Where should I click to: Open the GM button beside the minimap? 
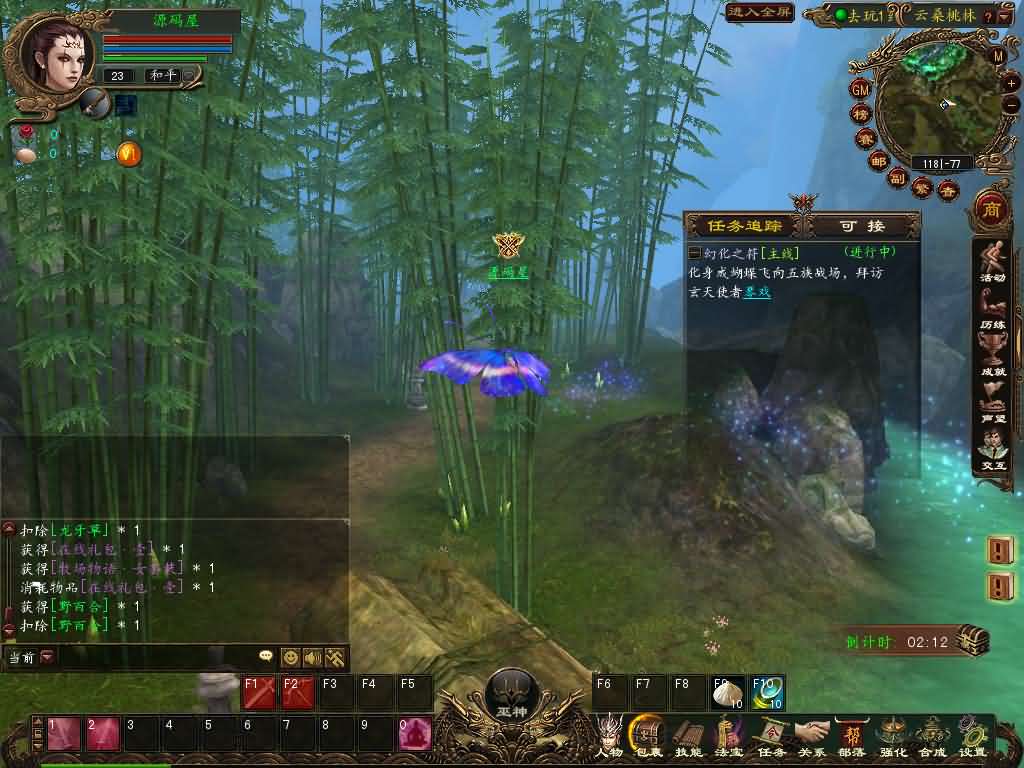coord(860,89)
